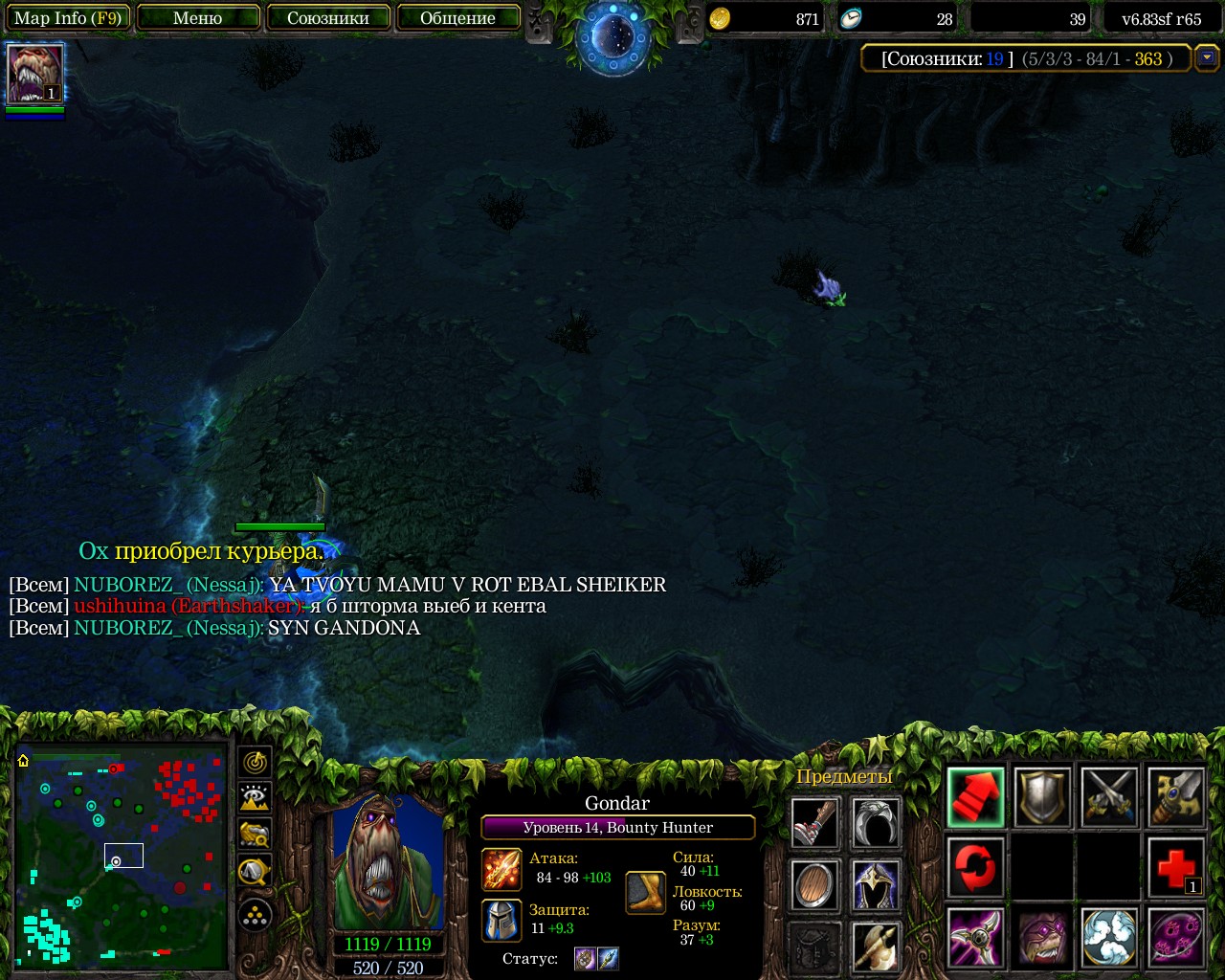Open the red cross hero abilities icon

pos(1176,867)
